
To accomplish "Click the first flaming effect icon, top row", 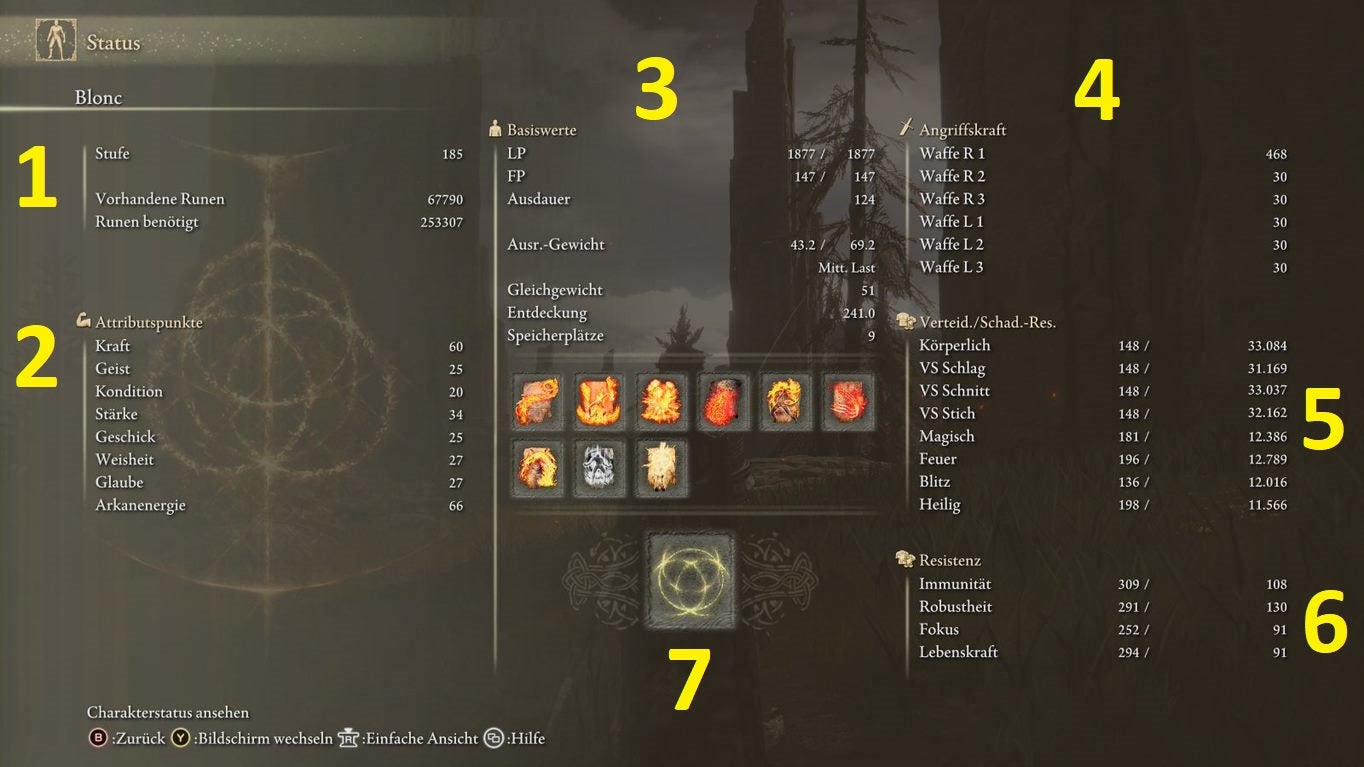I will (x=537, y=402).
